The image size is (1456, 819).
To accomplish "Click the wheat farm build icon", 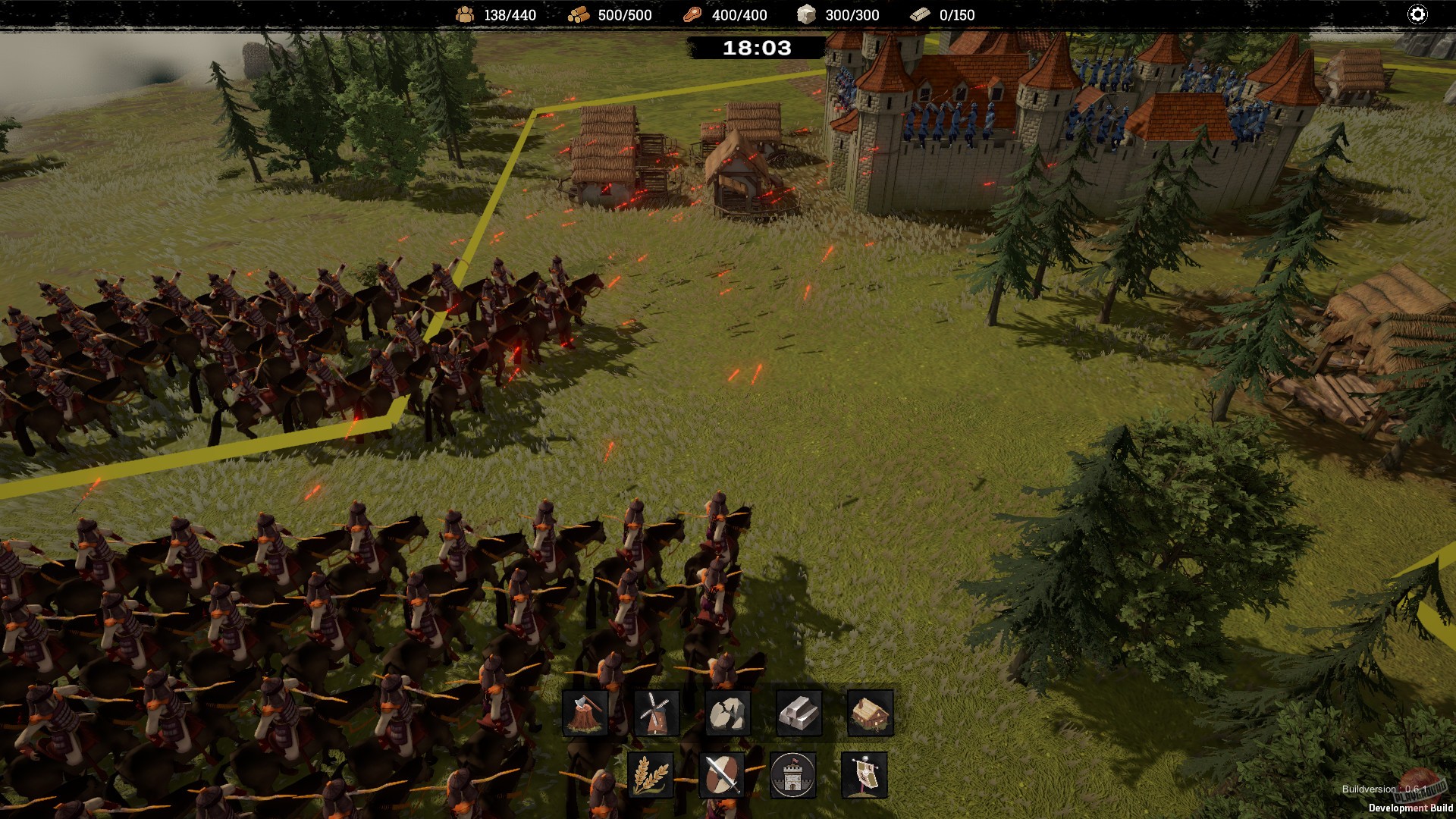I will [651, 775].
